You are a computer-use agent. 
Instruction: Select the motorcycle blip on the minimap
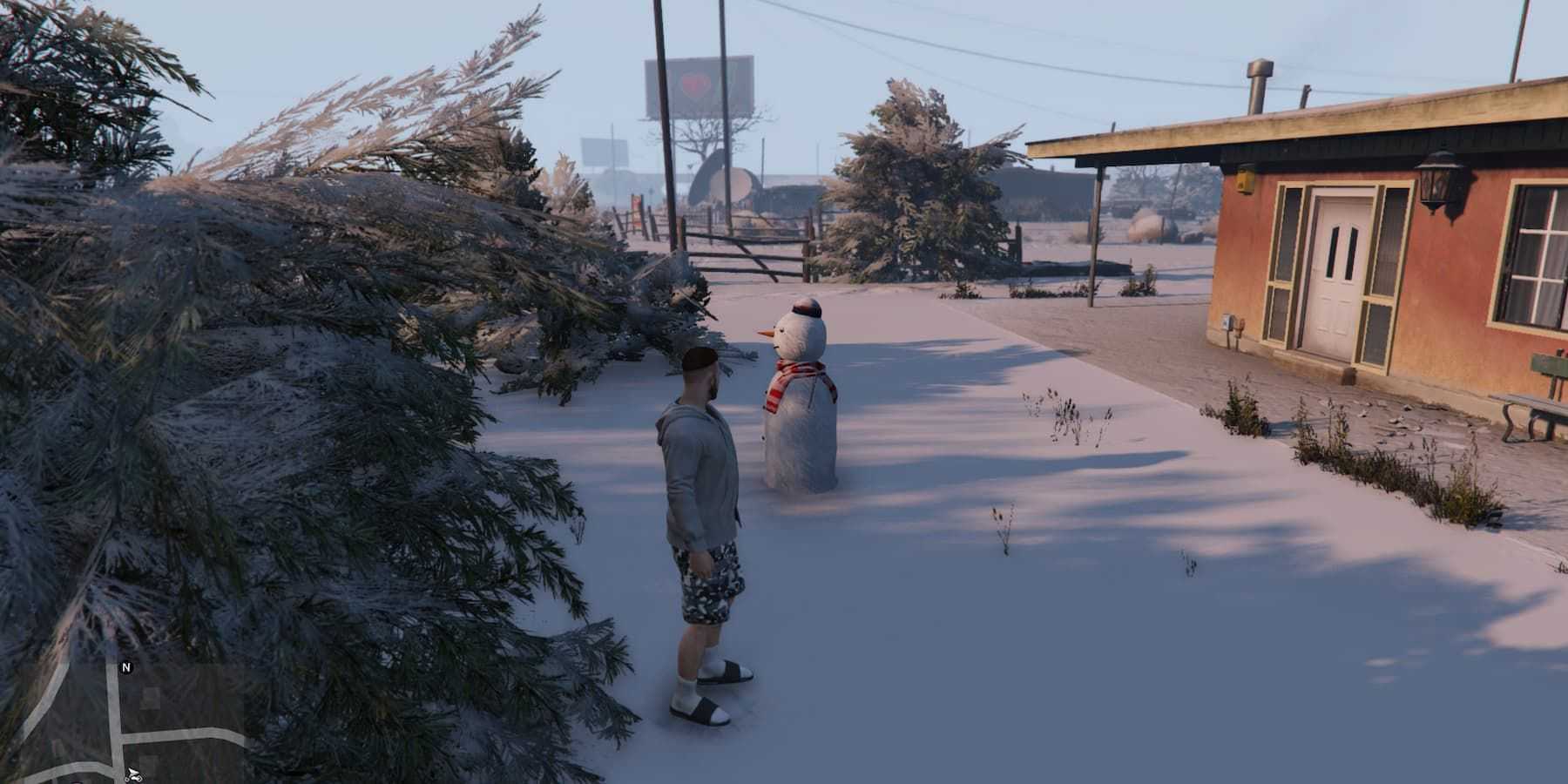coord(132,774)
